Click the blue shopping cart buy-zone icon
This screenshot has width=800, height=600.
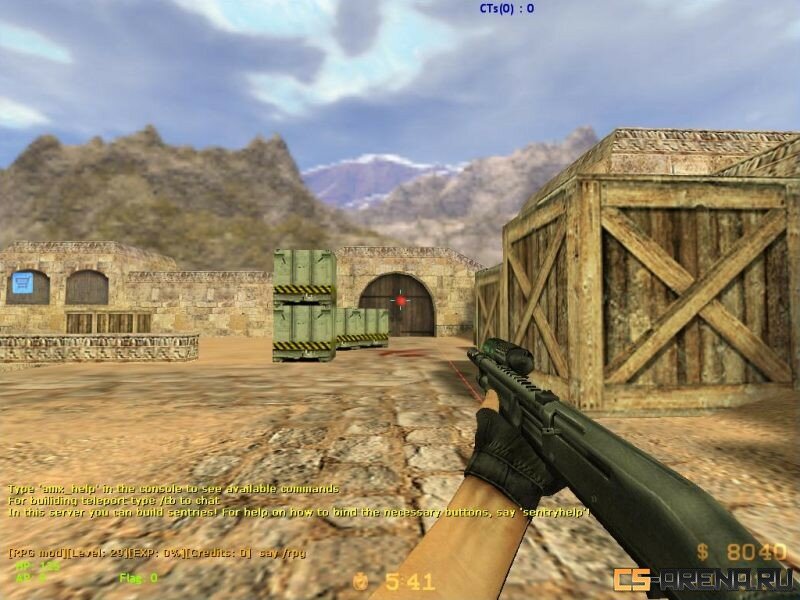pos(24,284)
